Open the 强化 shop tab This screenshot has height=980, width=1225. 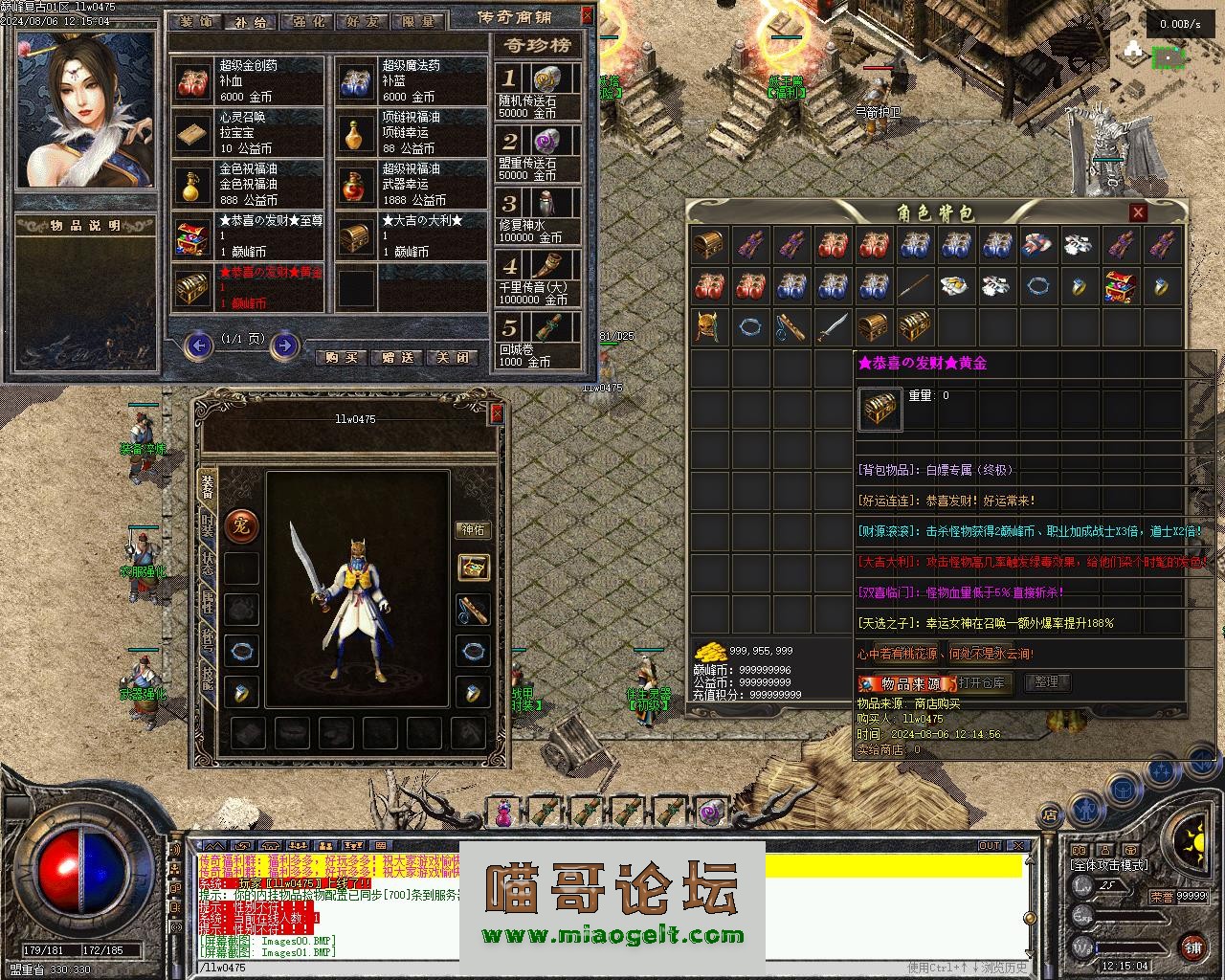[x=306, y=21]
